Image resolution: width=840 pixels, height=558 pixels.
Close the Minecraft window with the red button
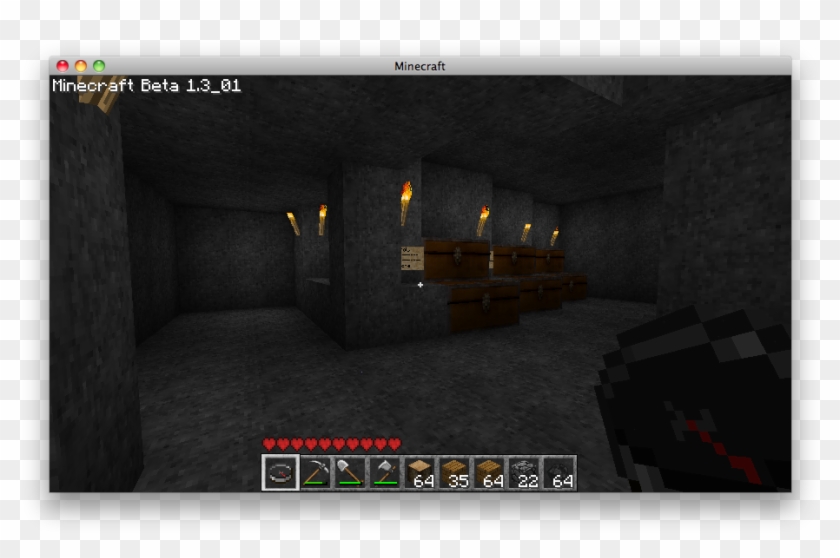(x=62, y=66)
